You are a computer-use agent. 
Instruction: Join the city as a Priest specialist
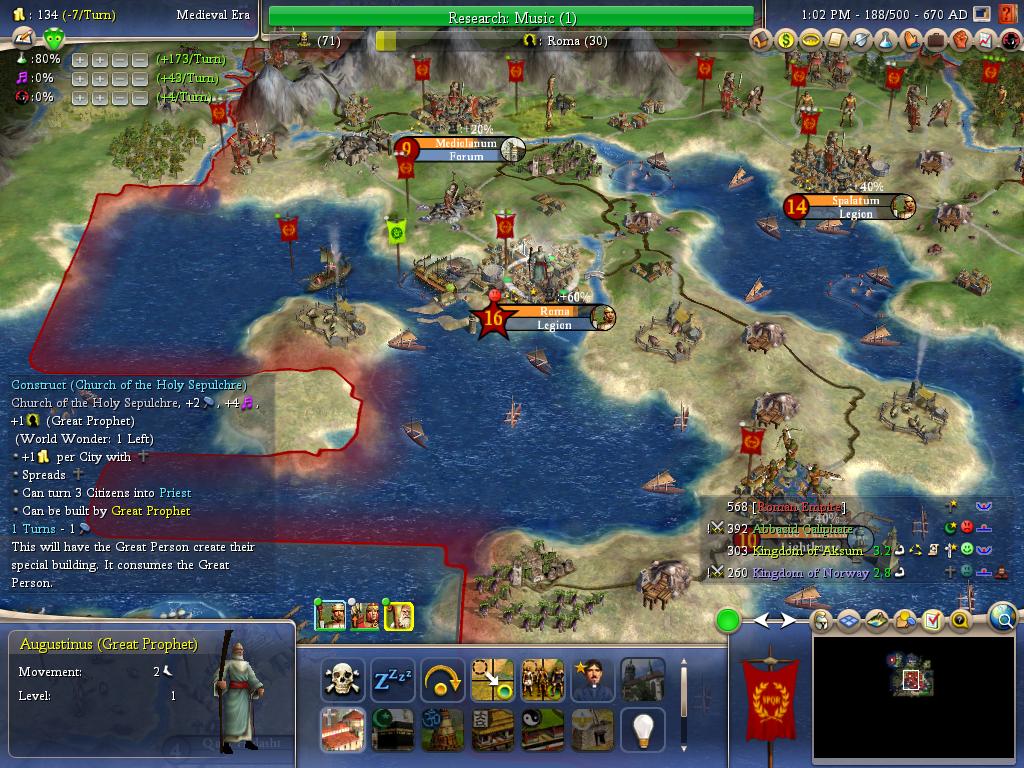[x=592, y=680]
